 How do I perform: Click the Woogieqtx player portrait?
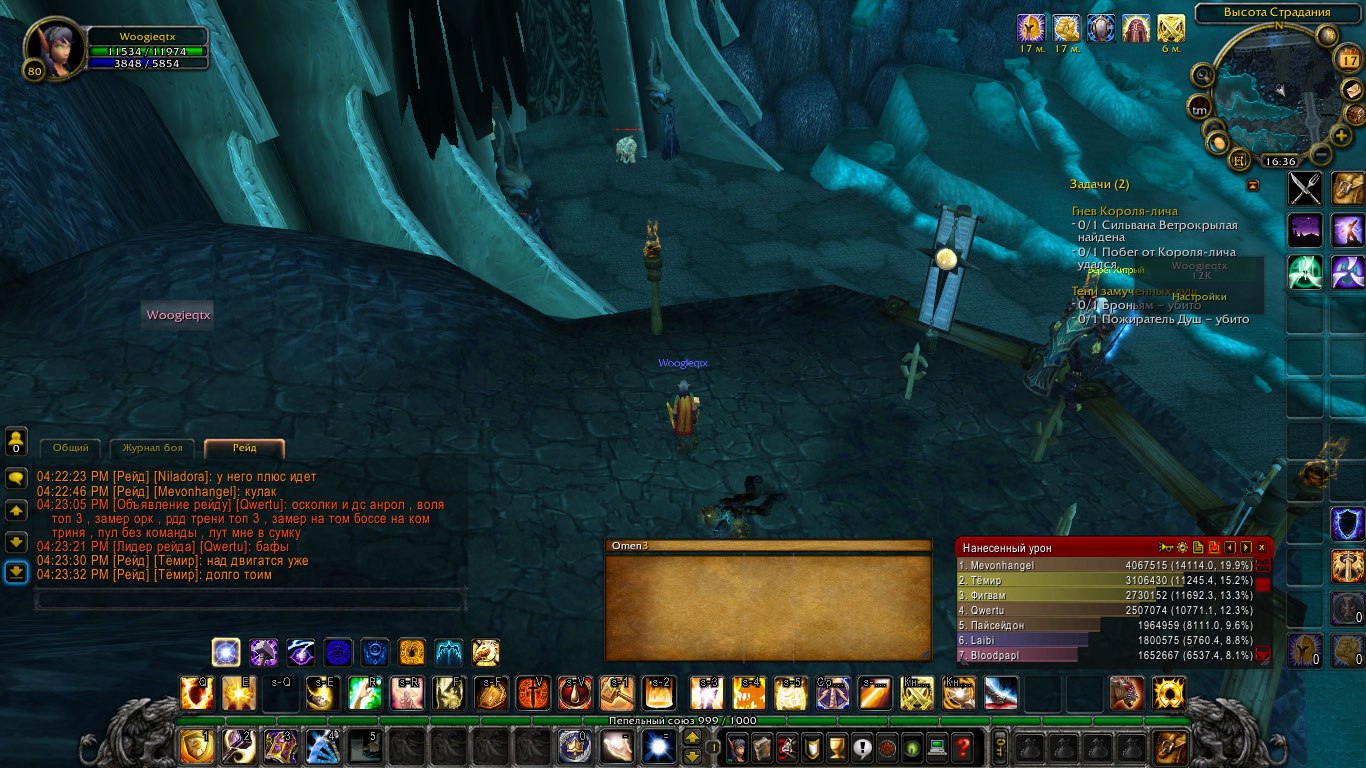(x=50, y=50)
